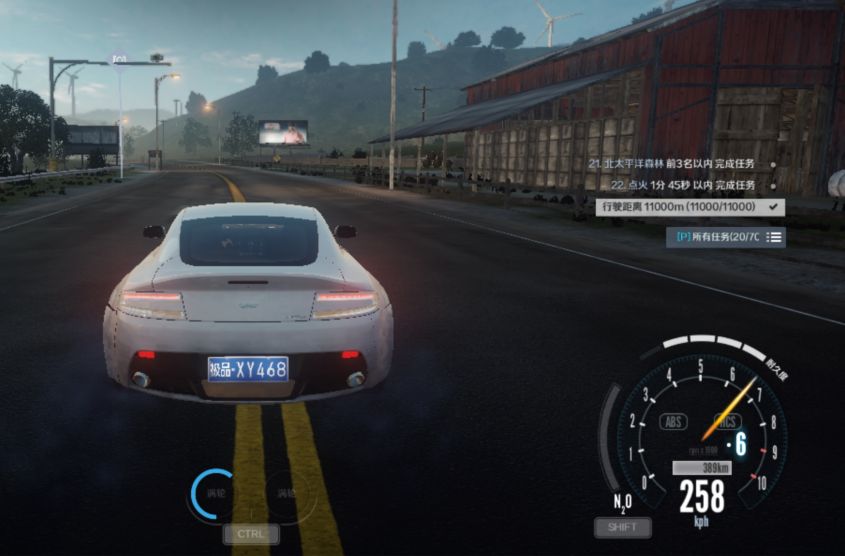The width and height of the screenshot is (845, 556).
Task: Activate the 涡轮 ability with the blue ring
Action: pyautogui.click(x=217, y=494)
